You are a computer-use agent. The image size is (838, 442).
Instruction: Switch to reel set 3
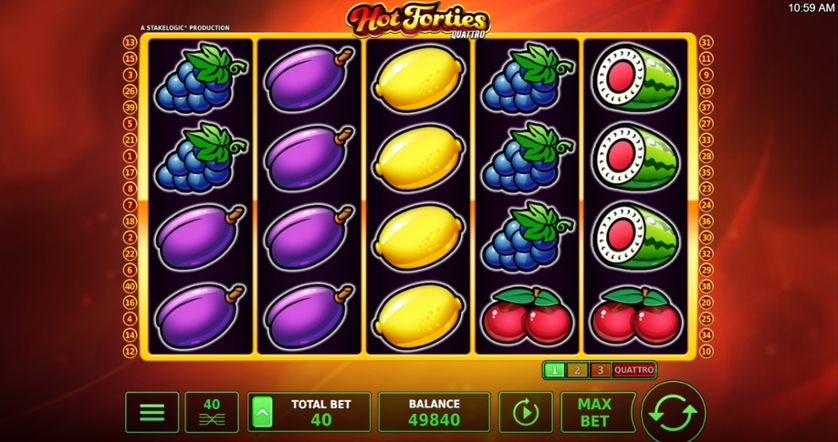point(599,370)
